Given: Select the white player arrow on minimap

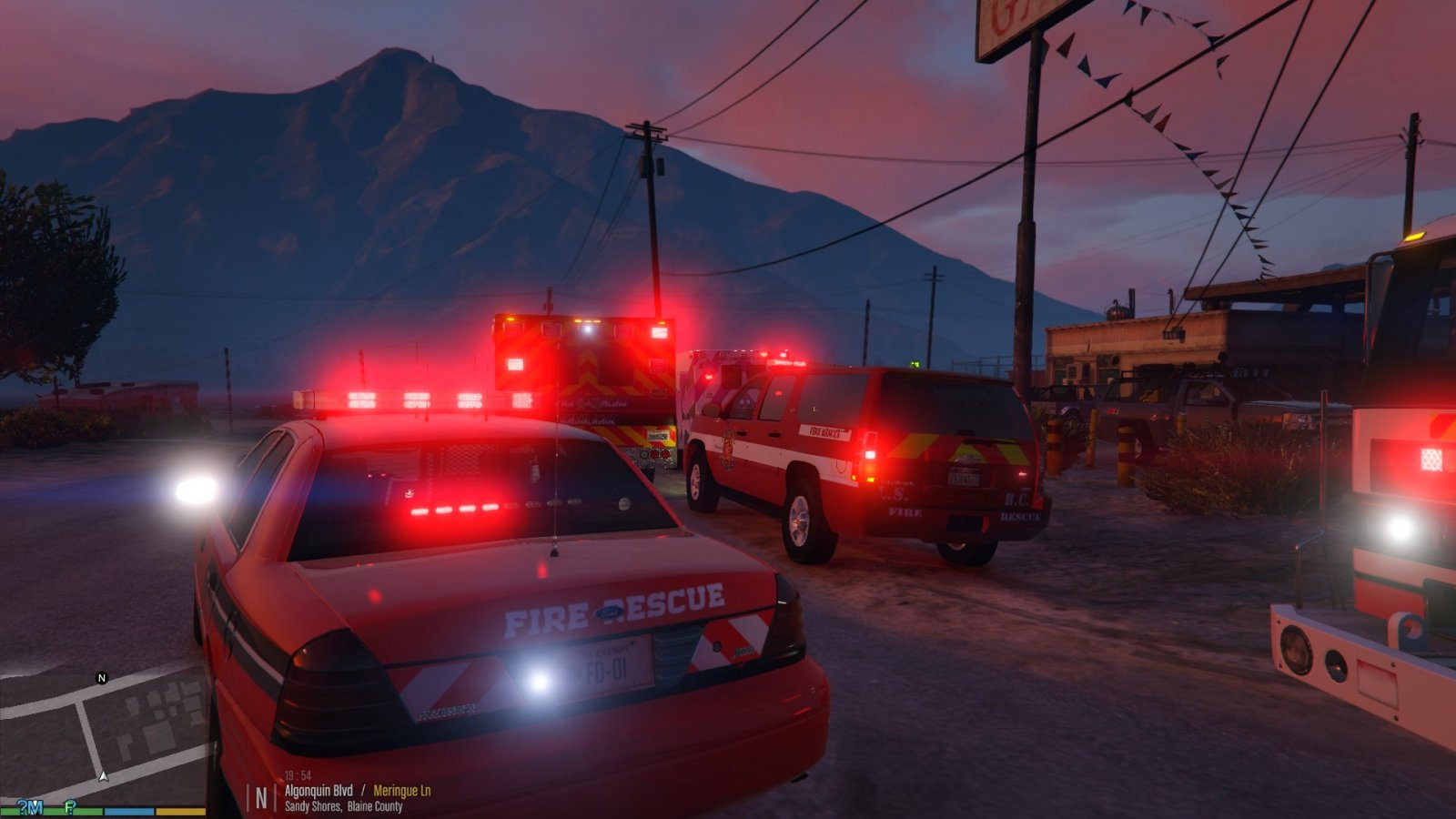Looking at the screenshot, I should [x=104, y=776].
